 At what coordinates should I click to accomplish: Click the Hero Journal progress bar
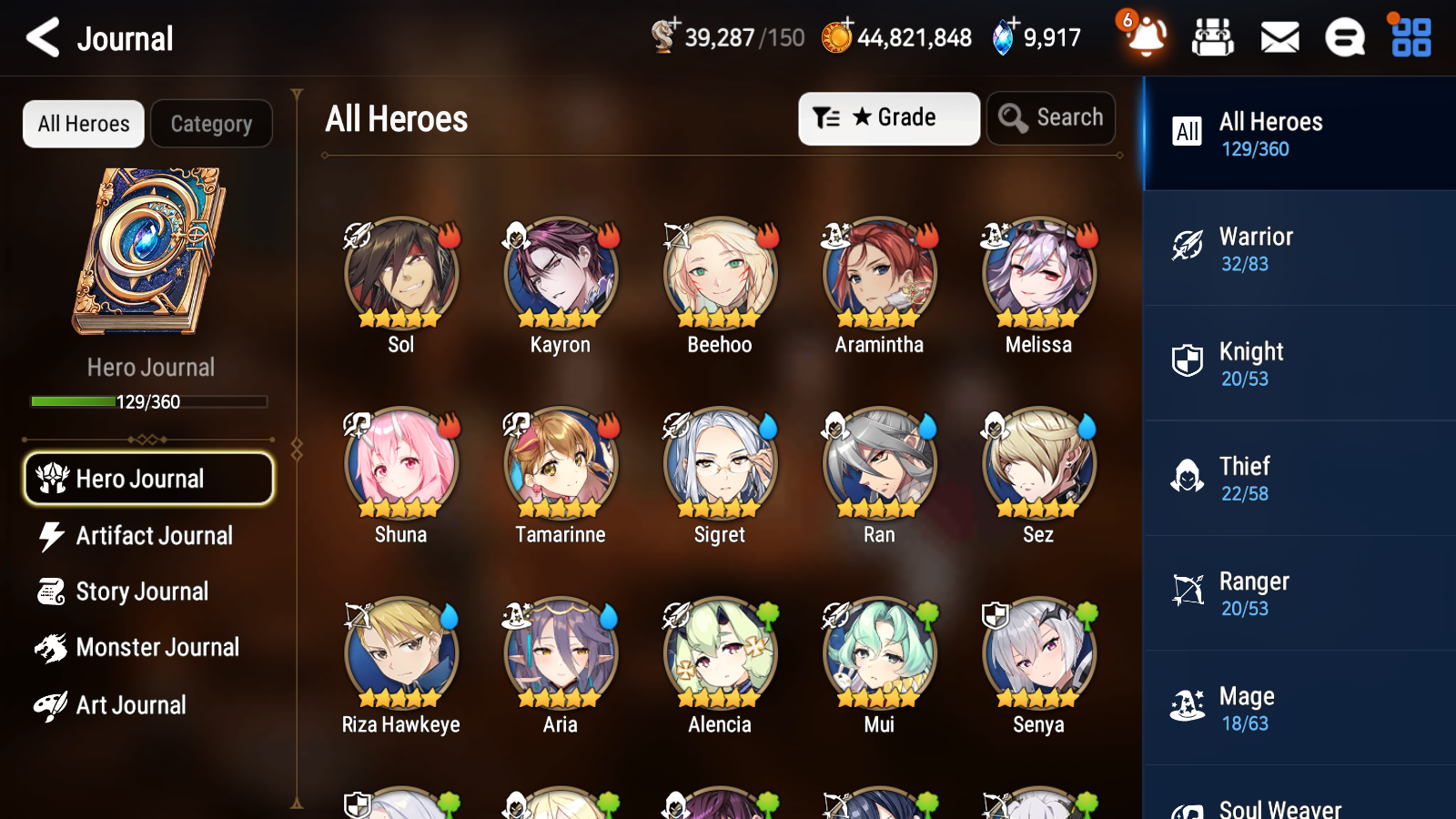point(148,401)
